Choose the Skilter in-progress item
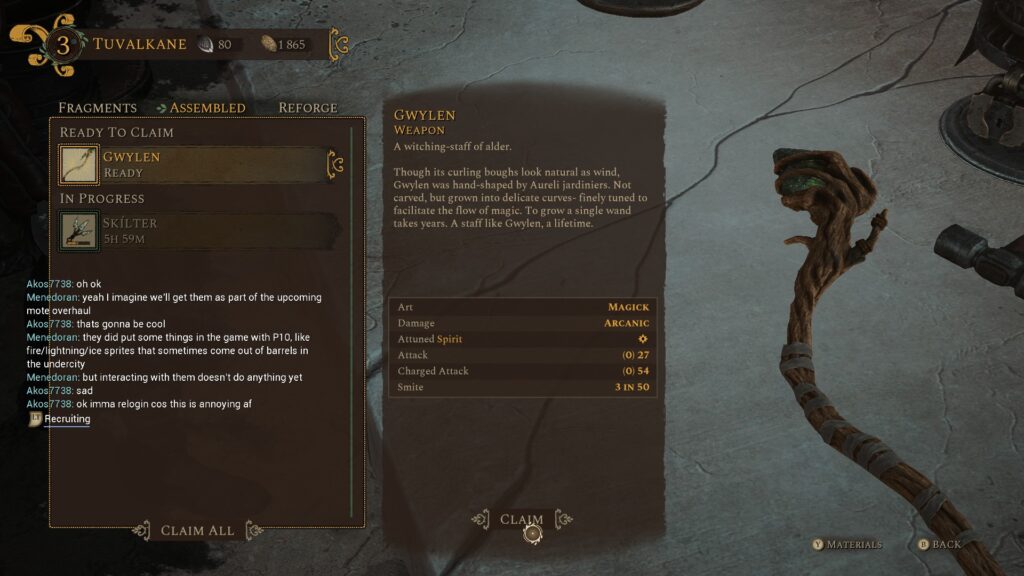Image resolution: width=1024 pixels, height=576 pixels. pos(194,230)
